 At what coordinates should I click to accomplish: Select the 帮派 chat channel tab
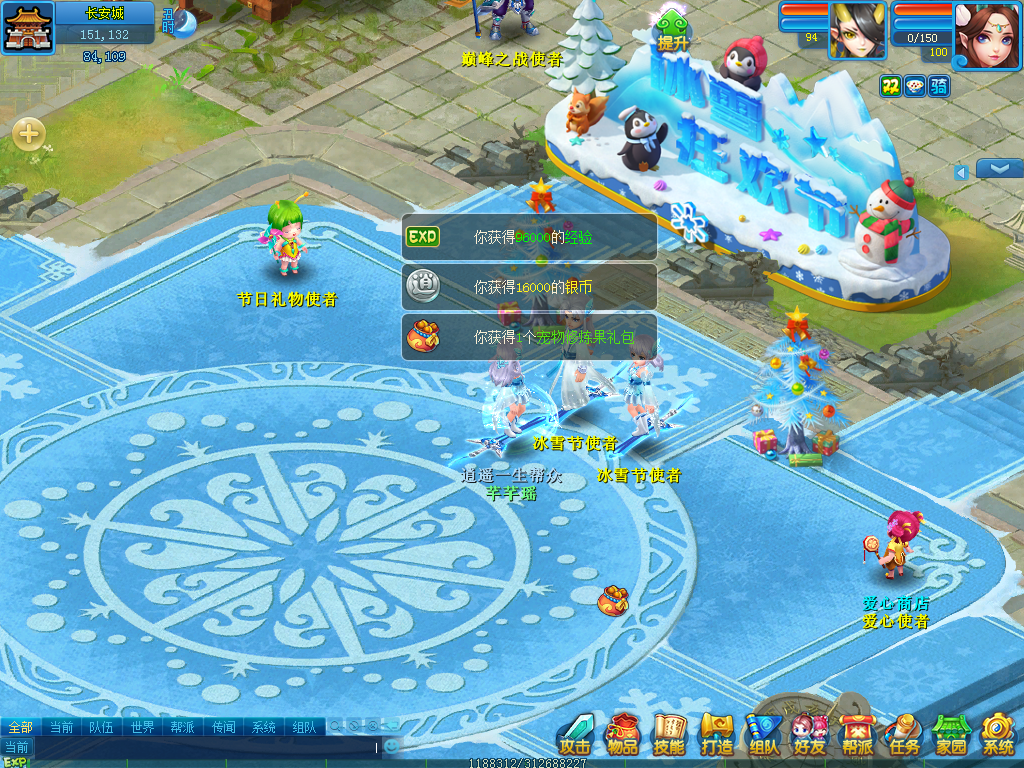pyautogui.click(x=183, y=727)
